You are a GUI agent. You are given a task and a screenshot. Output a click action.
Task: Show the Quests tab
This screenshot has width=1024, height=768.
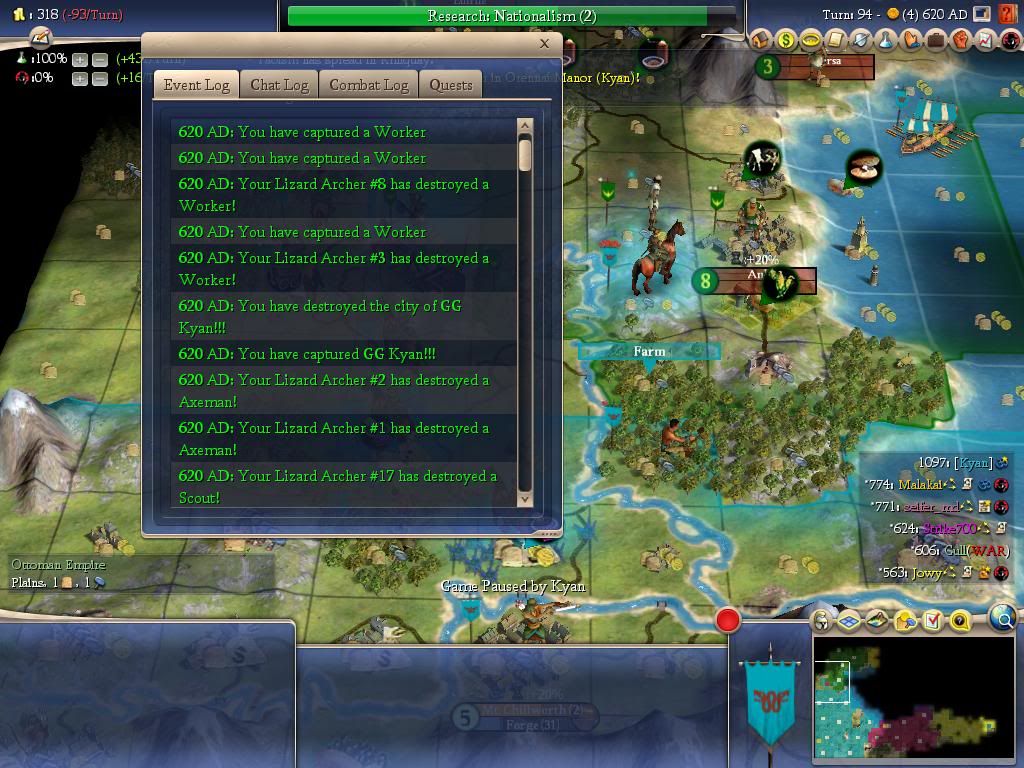click(451, 85)
